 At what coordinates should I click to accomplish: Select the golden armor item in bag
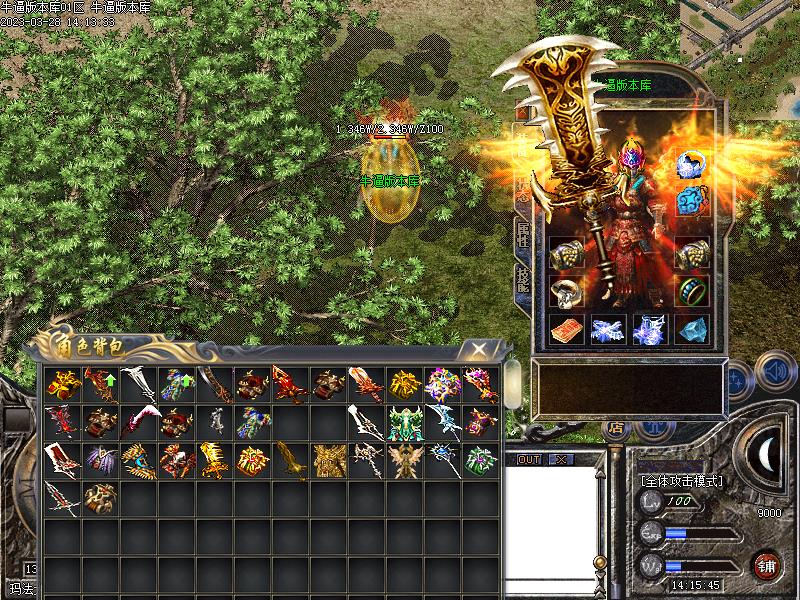pyautogui.click(x=329, y=458)
